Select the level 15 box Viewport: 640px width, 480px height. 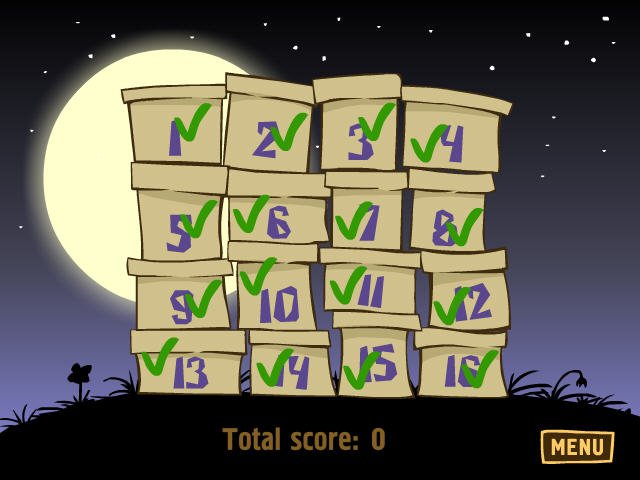(x=375, y=365)
